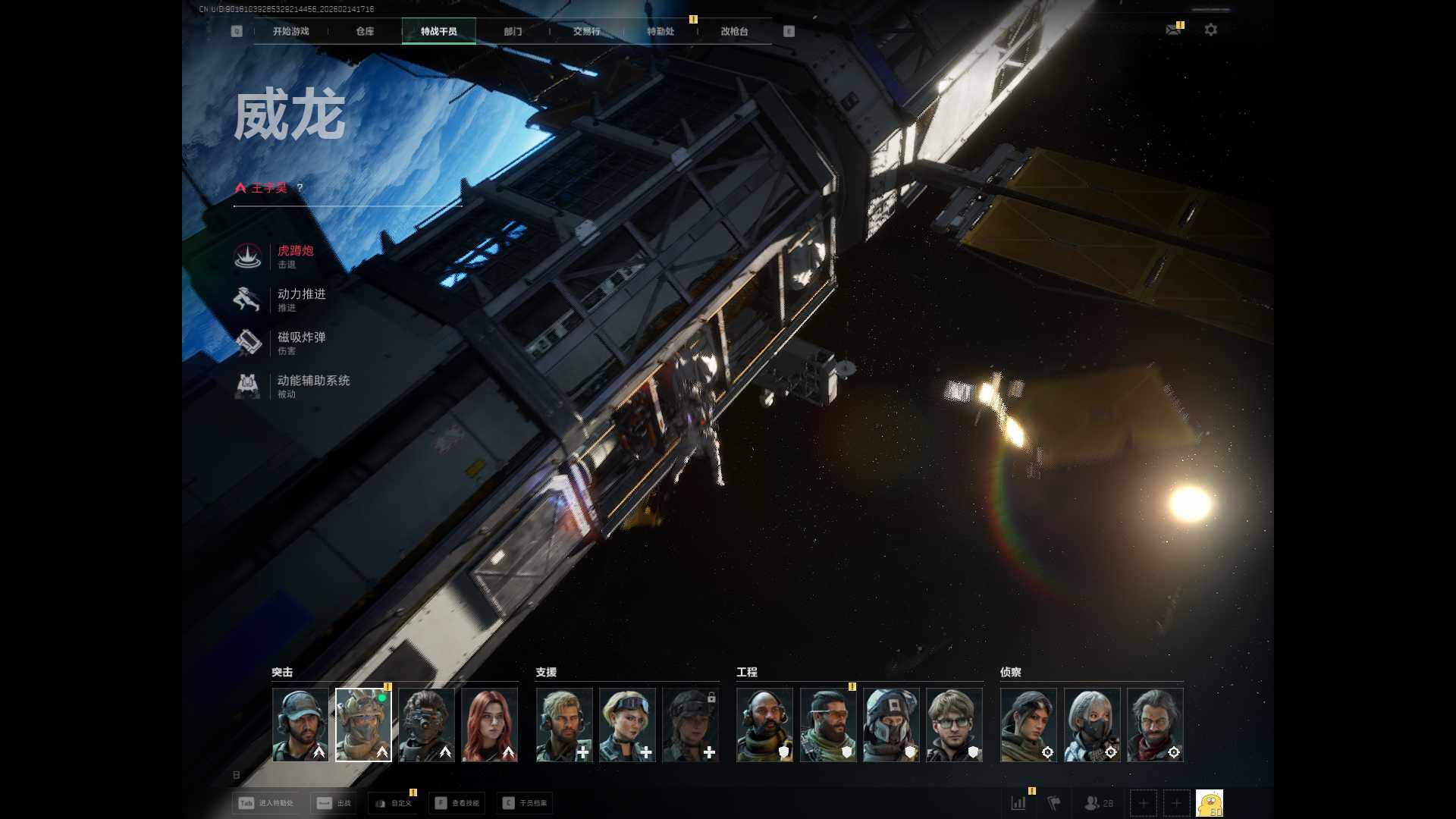The width and height of the screenshot is (1456, 819).
Task: Open settings via the gear icon
Action: 1210,30
